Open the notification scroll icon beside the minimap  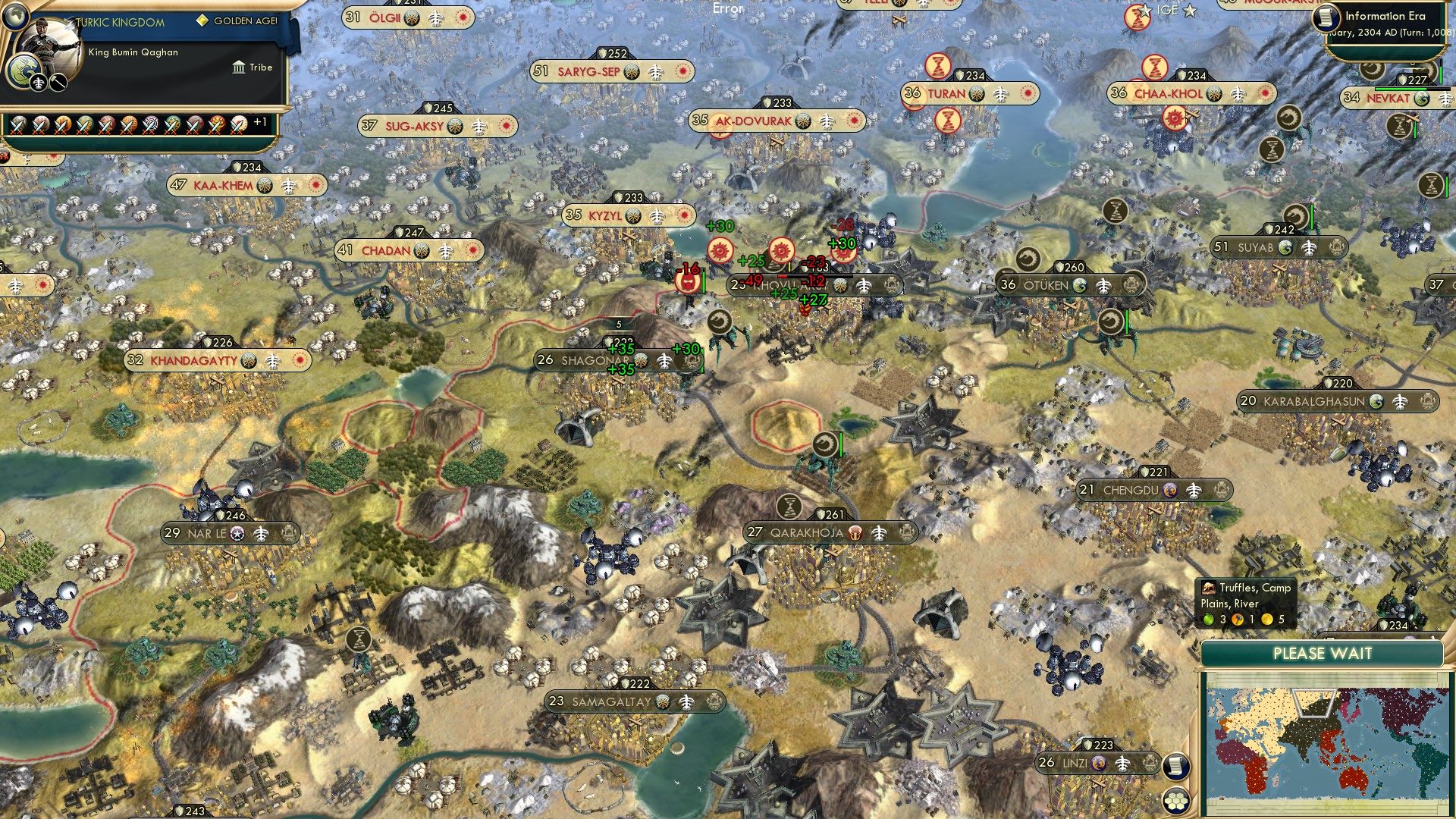[x=1175, y=765]
